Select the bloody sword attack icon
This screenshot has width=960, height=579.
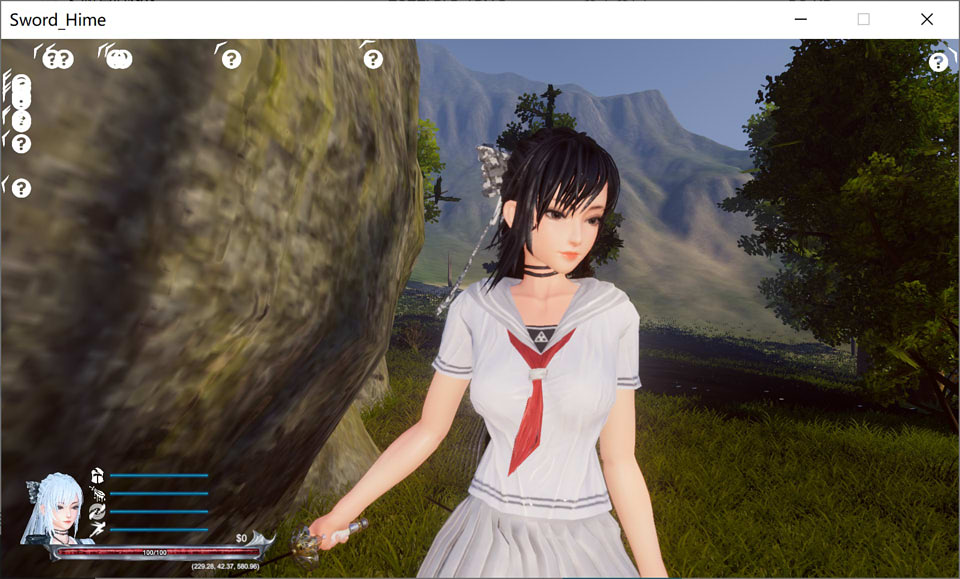tap(98, 493)
